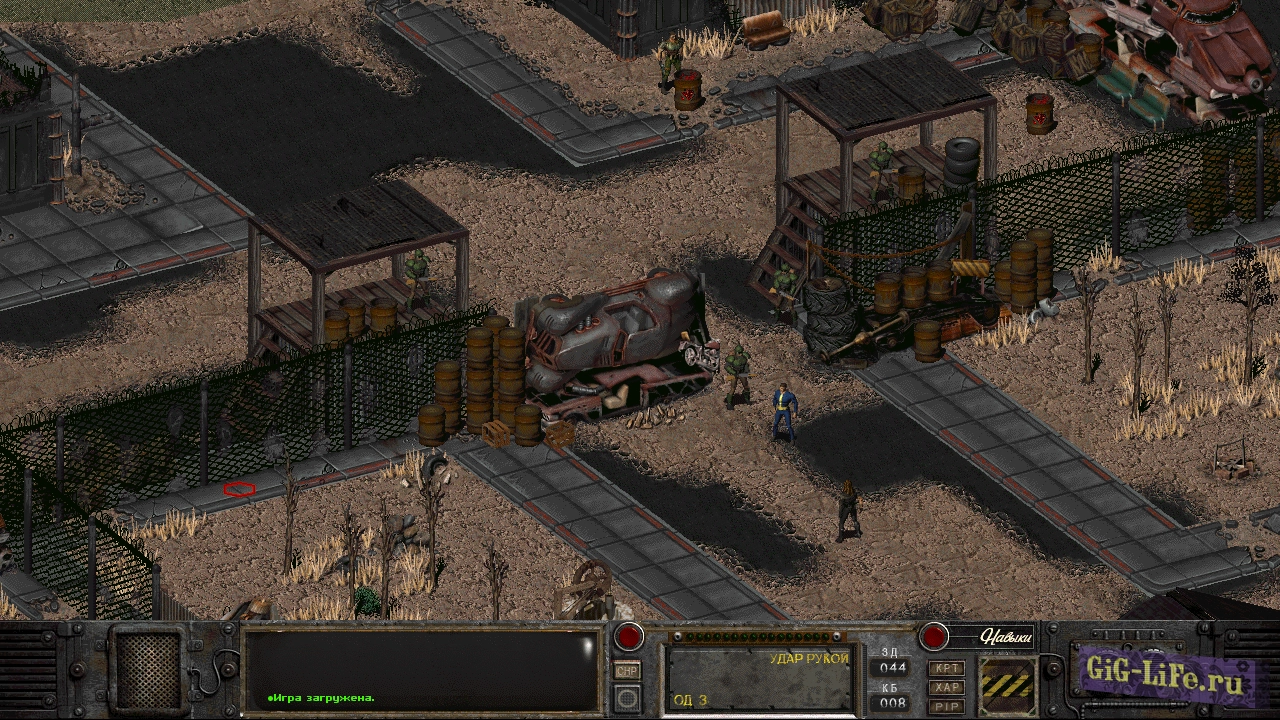Open the inventory with the СНР button
The height and width of the screenshot is (720, 1280).
[628, 671]
